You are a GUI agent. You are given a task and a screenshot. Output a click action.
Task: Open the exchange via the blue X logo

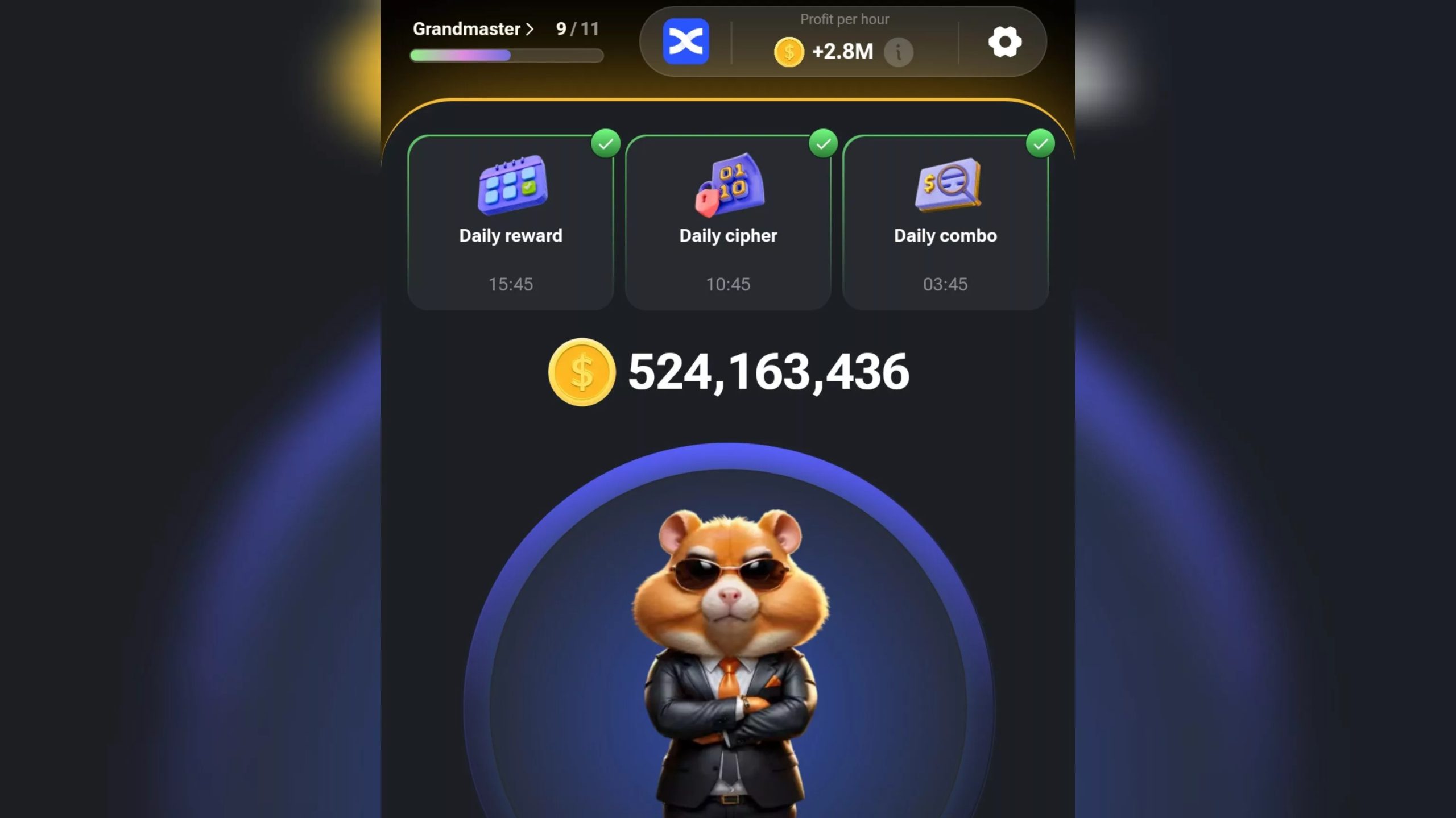click(685, 42)
